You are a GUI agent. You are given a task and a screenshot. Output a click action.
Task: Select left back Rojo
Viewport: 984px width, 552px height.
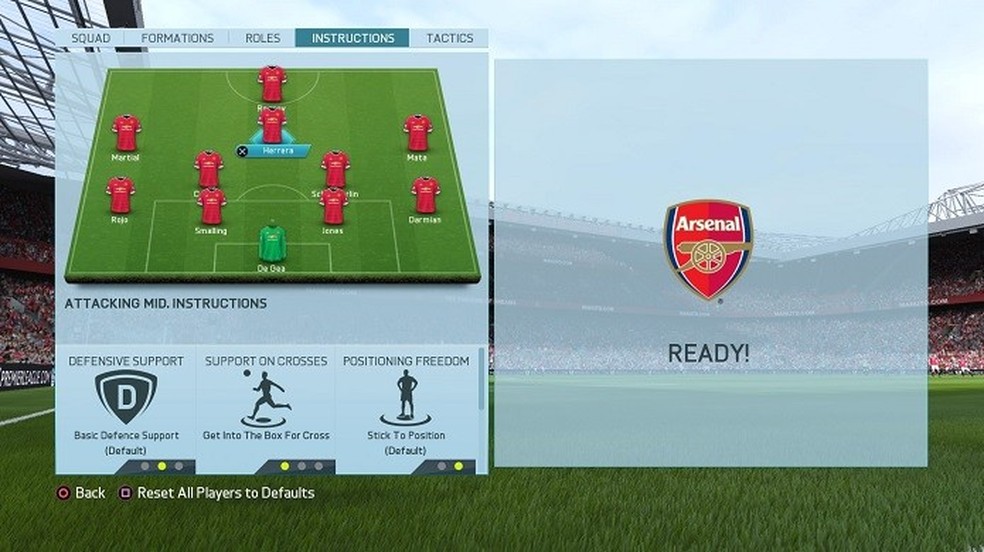120,195
